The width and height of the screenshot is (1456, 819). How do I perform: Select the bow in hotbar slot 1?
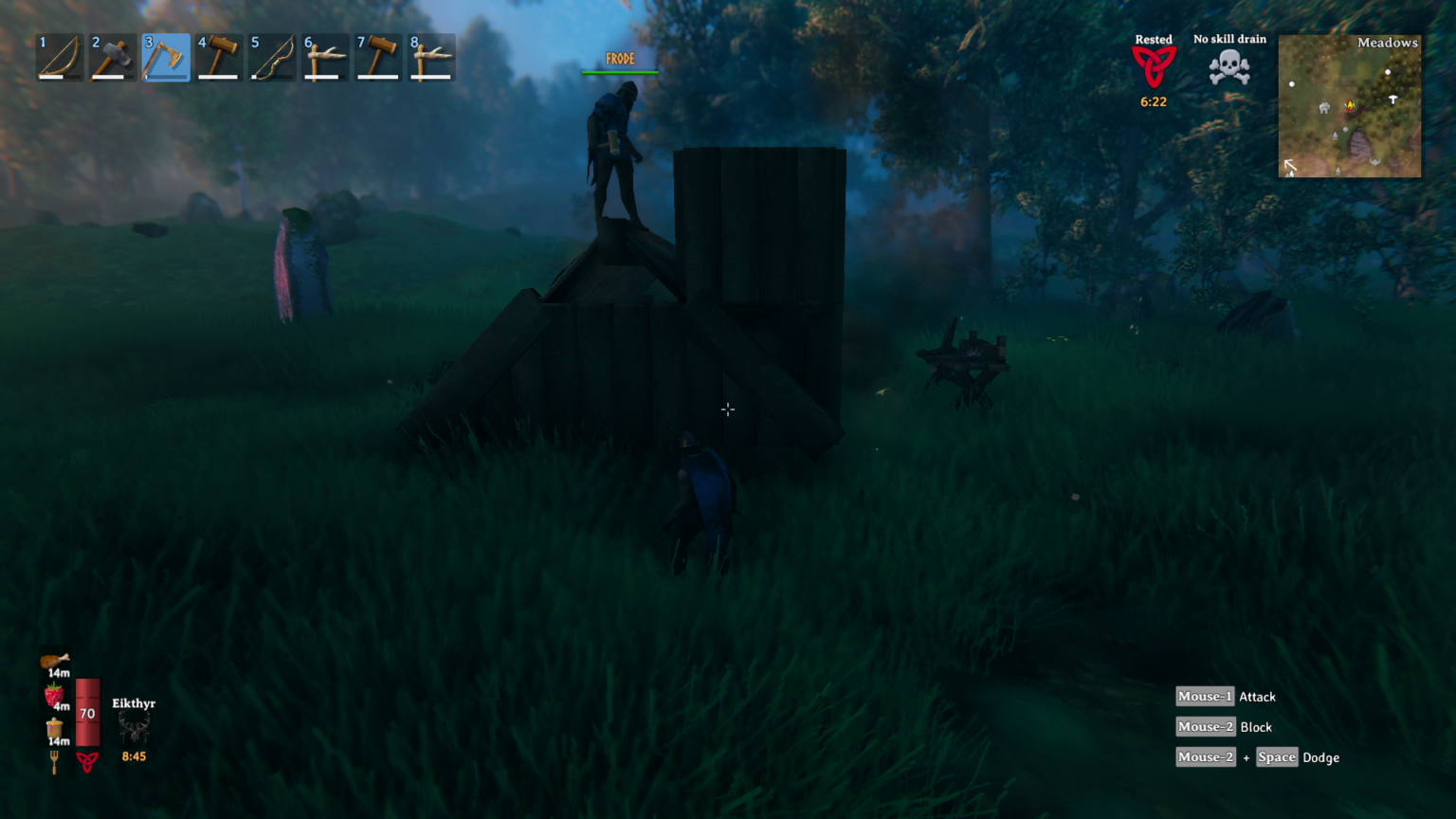coord(59,57)
